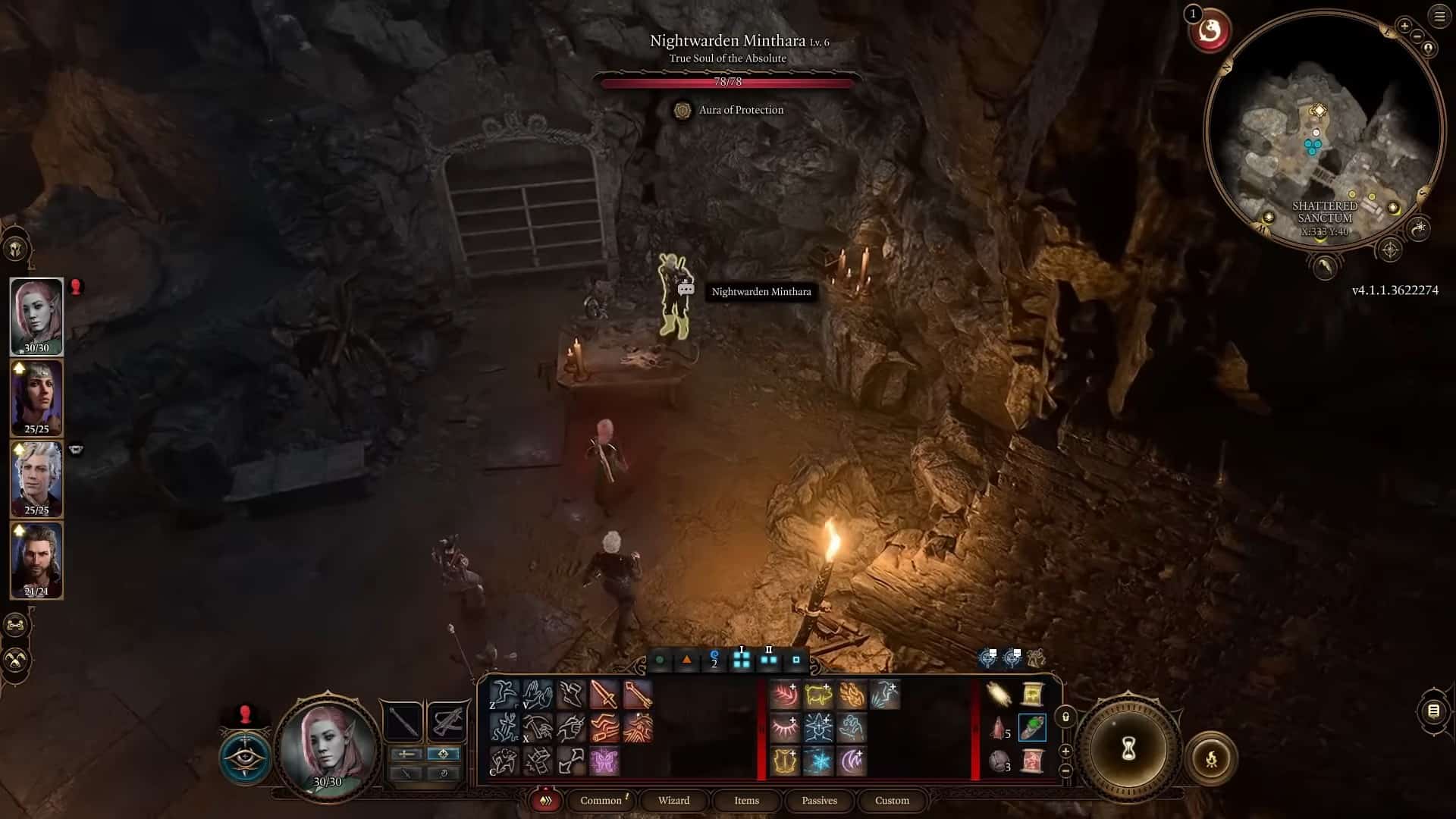Cast the snowflake ice spell
The width and height of the screenshot is (1456, 819).
[x=818, y=761]
